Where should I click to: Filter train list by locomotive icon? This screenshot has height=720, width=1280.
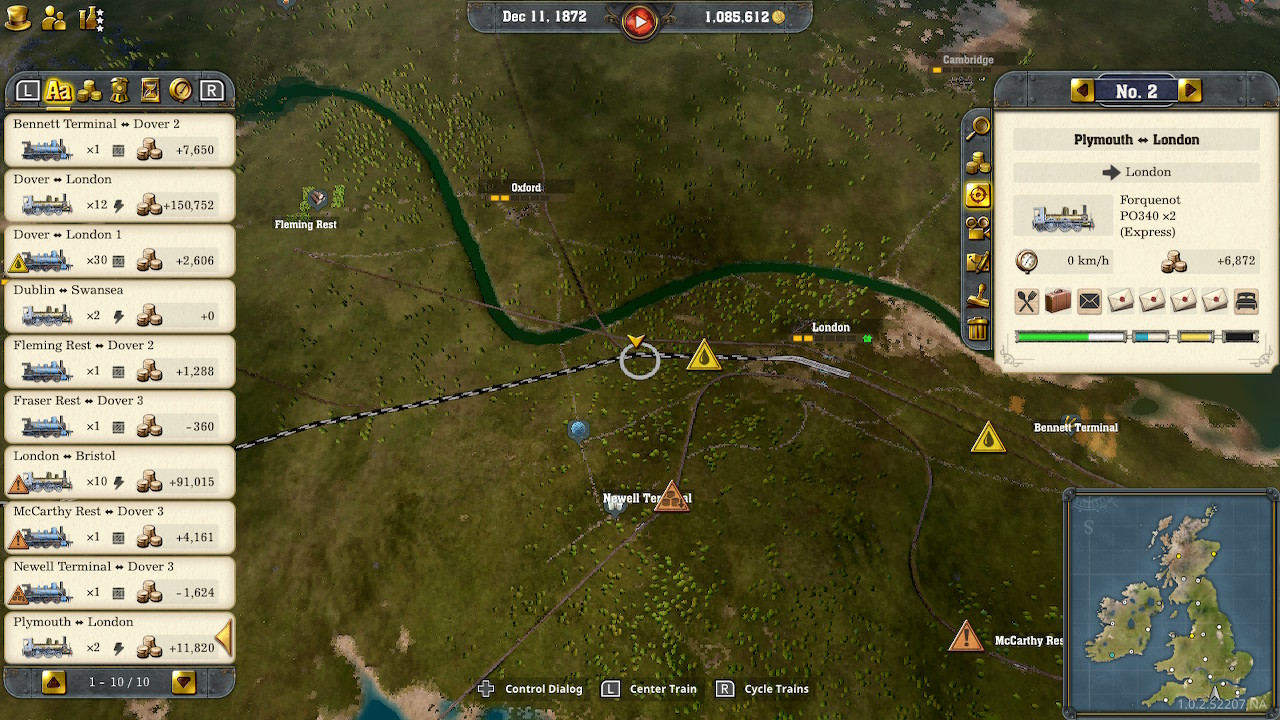click(118, 90)
